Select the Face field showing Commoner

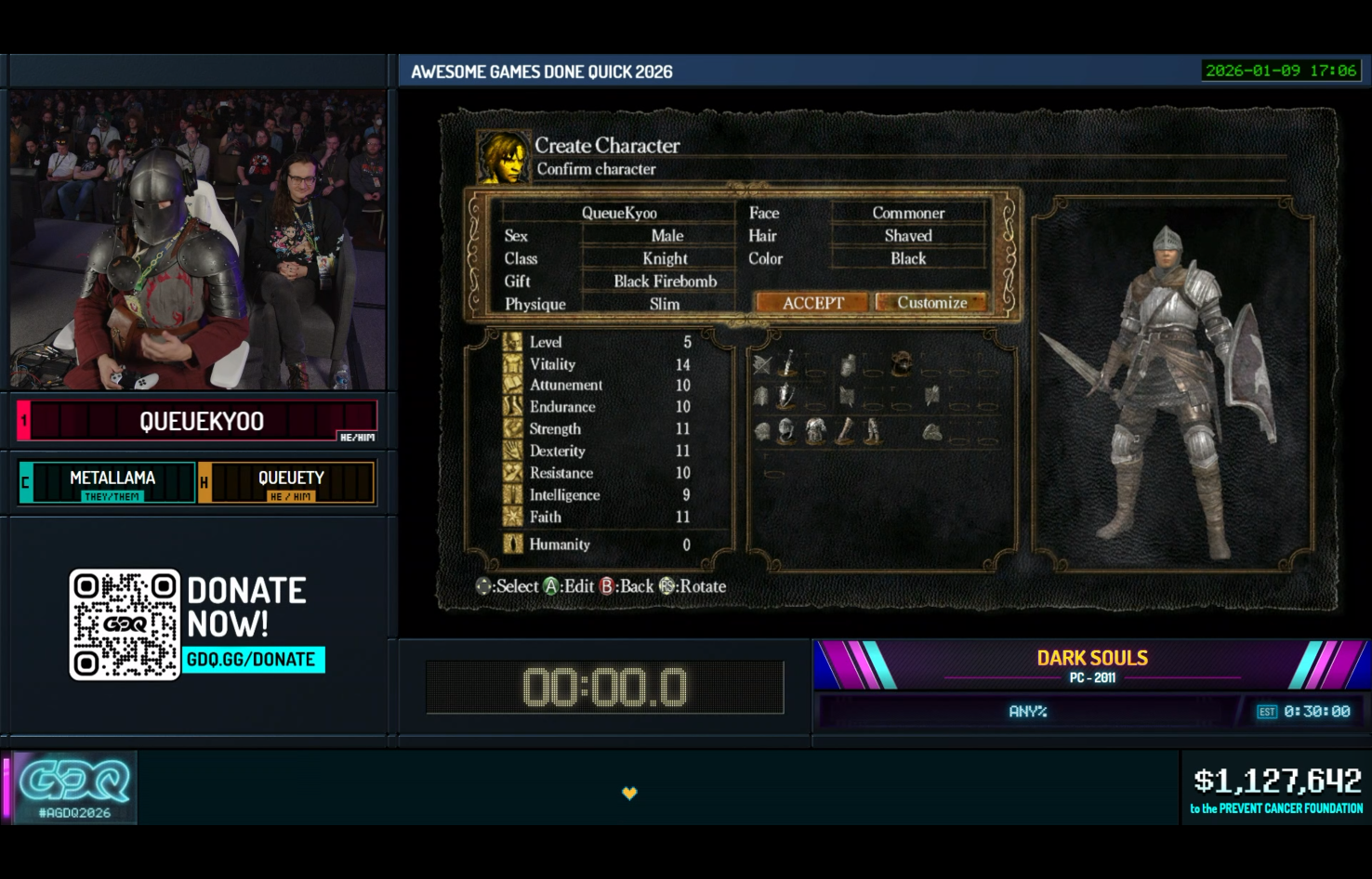pos(907,213)
